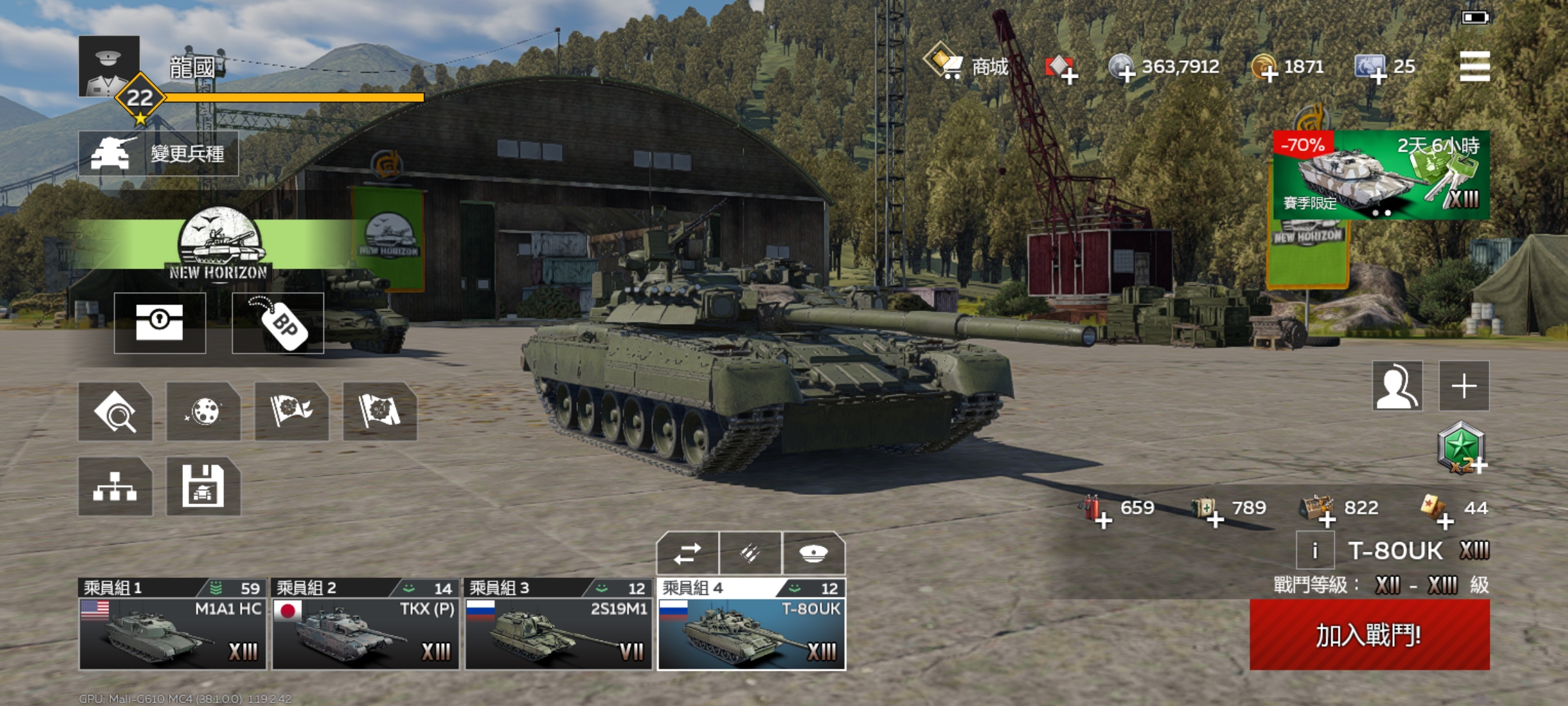Open the player profile avatar
The height and width of the screenshot is (706, 1568).
(109, 67)
